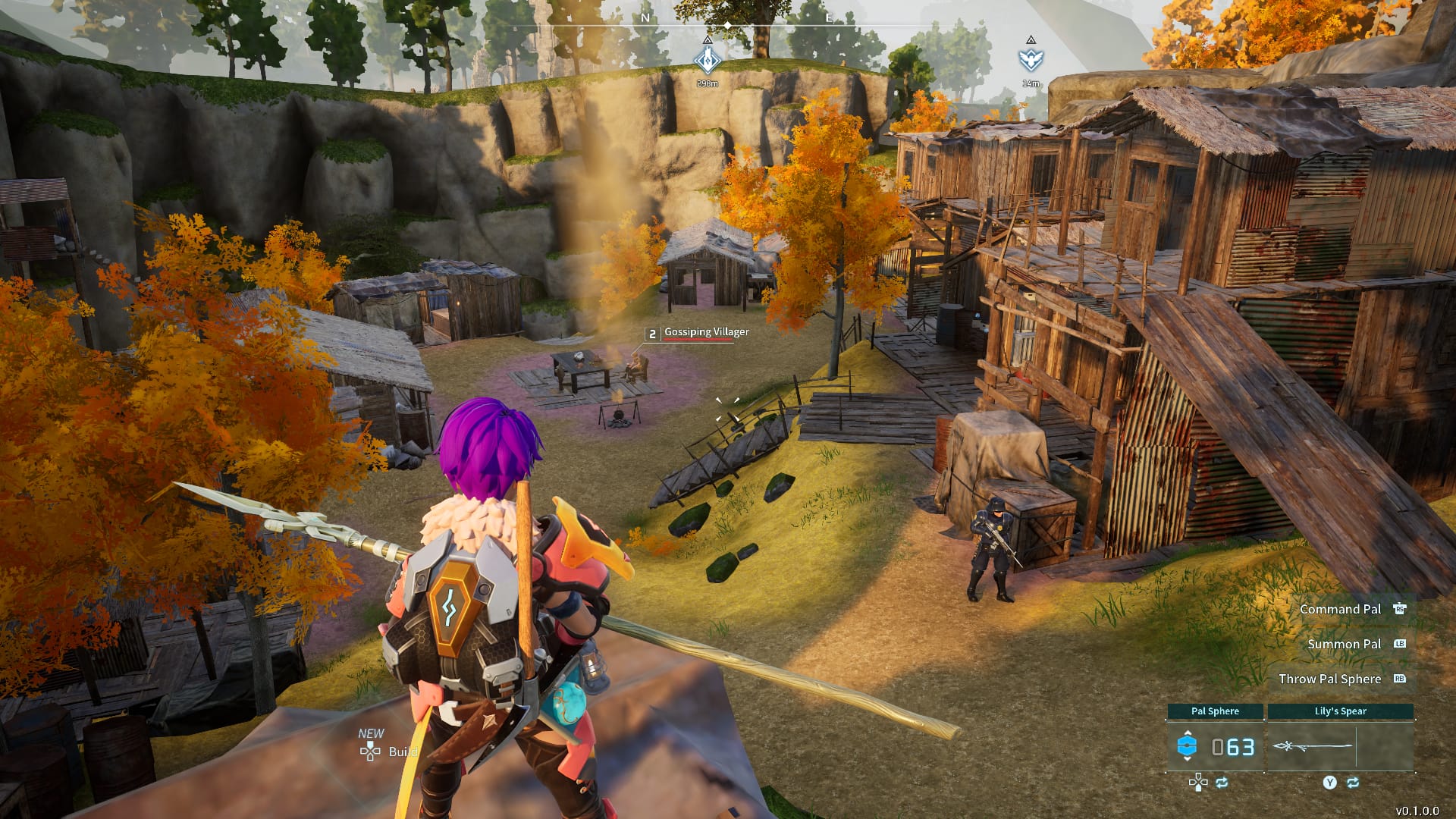Image resolution: width=1456 pixels, height=819 pixels.
Task: Expand the Command Pal action entry
Action: click(x=1341, y=609)
